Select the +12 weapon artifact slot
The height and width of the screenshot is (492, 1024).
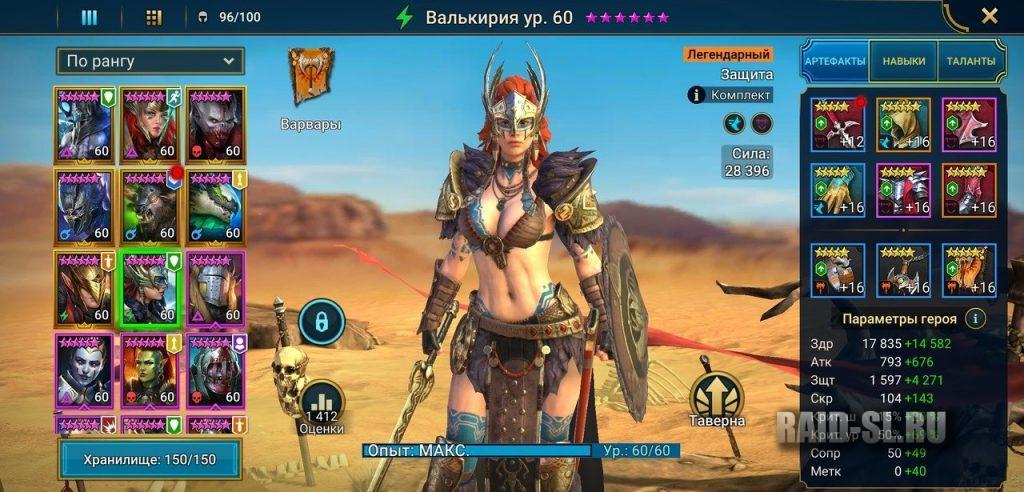(838, 124)
